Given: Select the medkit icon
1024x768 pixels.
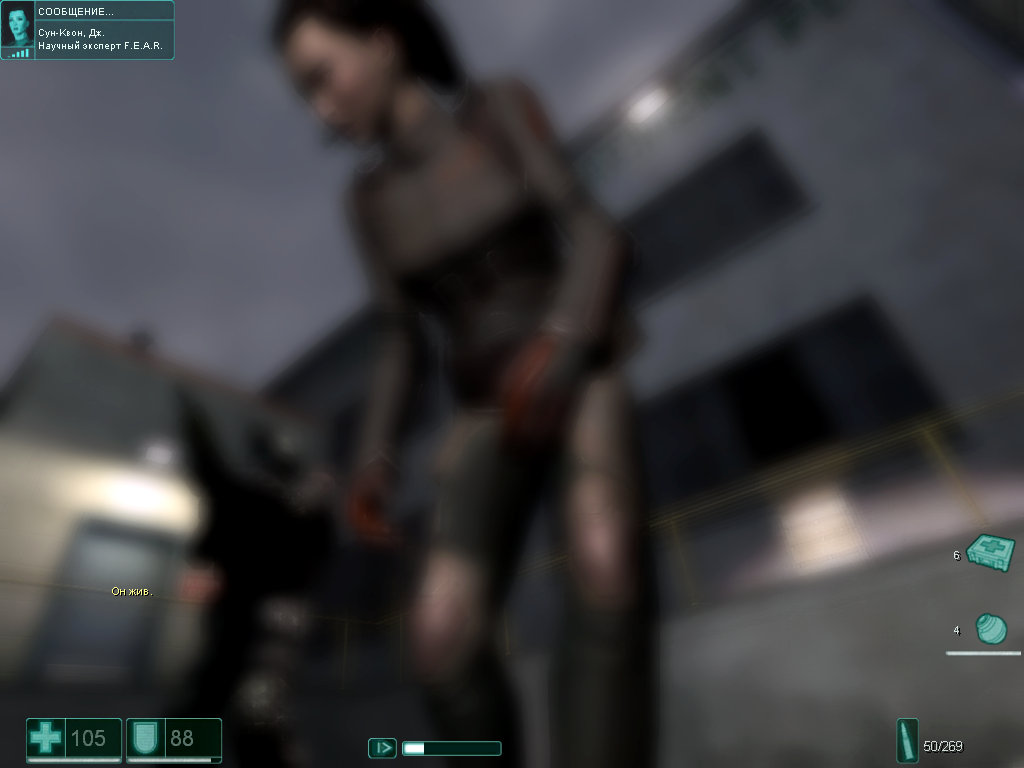Looking at the screenshot, I should (991, 552).
